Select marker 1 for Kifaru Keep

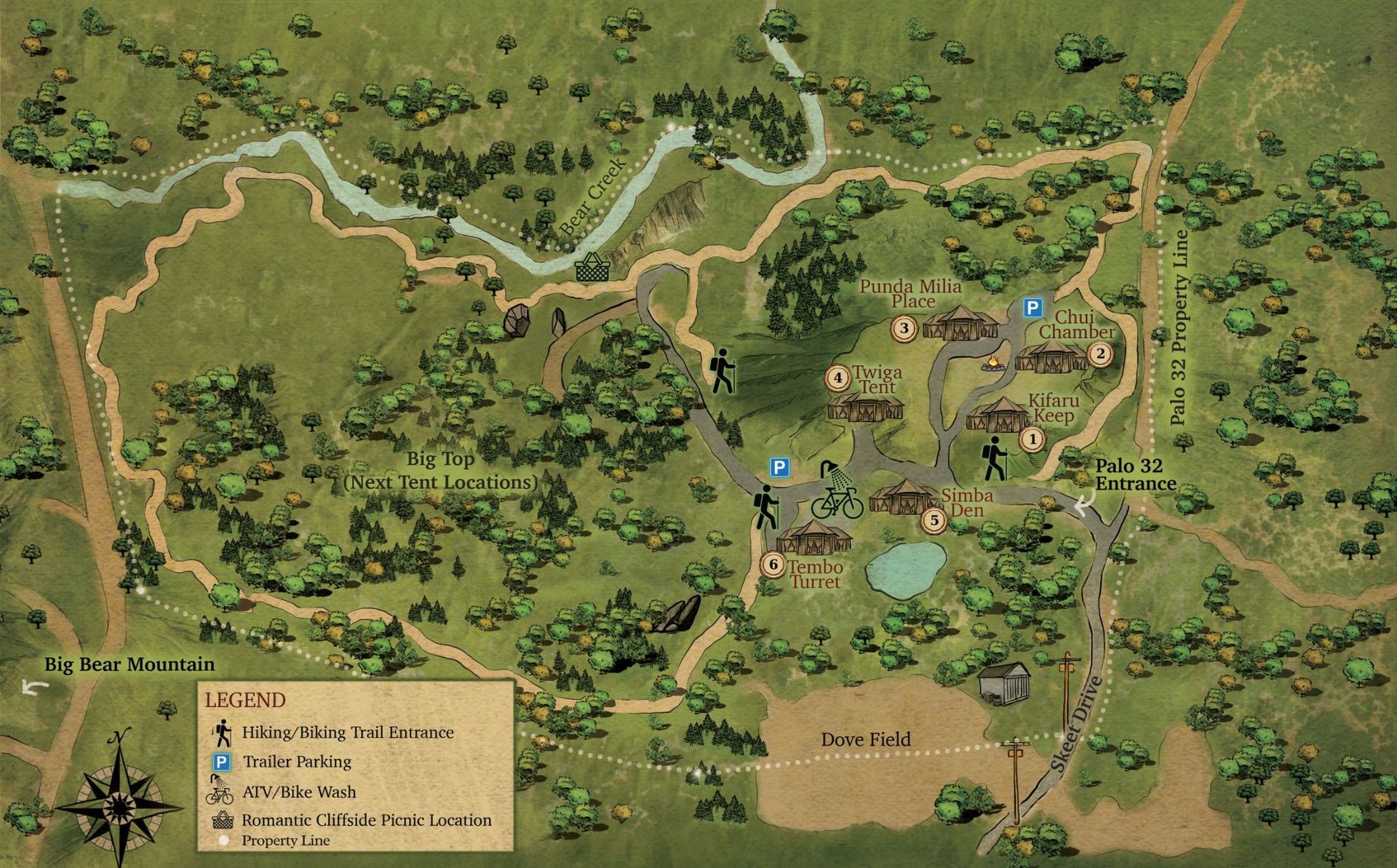point(1031,439)
